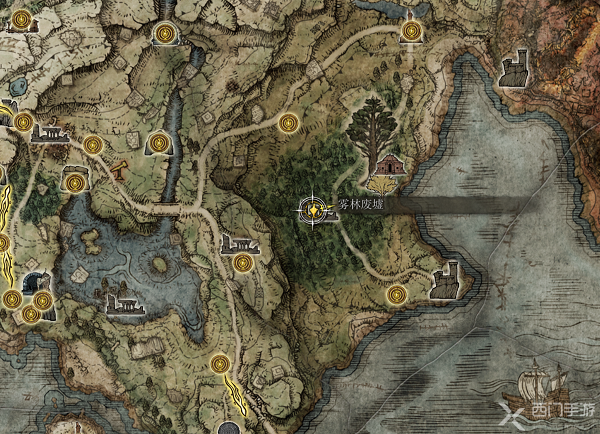Image resolution: width=600 pixels, height=434 pixels.
Task: Pick the site of grace beside the southeastern tower
Action: 397,294
